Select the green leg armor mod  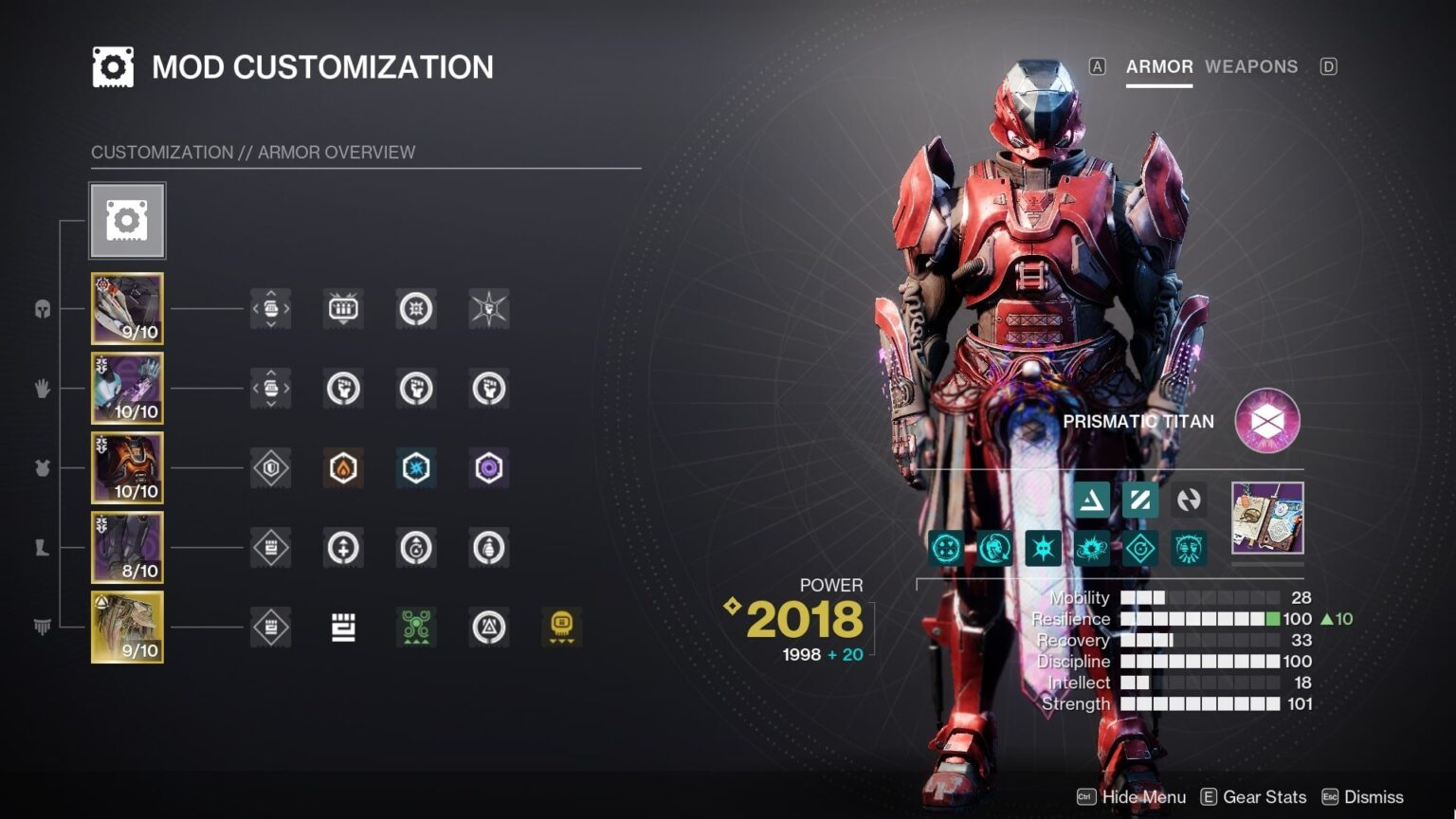point(415,627)
